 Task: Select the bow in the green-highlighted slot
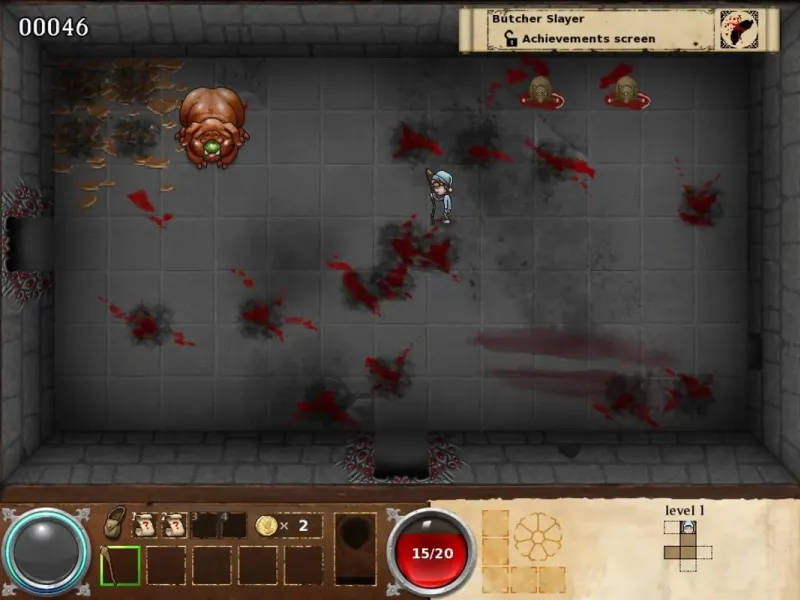click(119, 565)
